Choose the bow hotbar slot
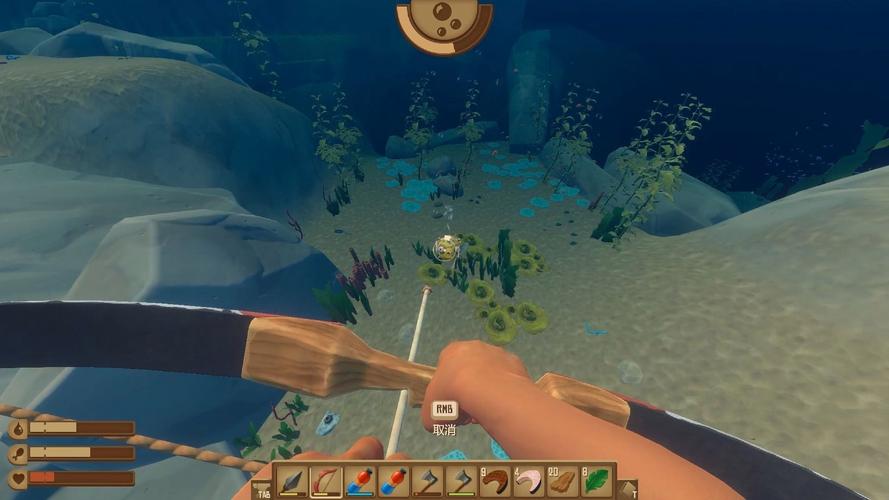 (x=326, y=481)
